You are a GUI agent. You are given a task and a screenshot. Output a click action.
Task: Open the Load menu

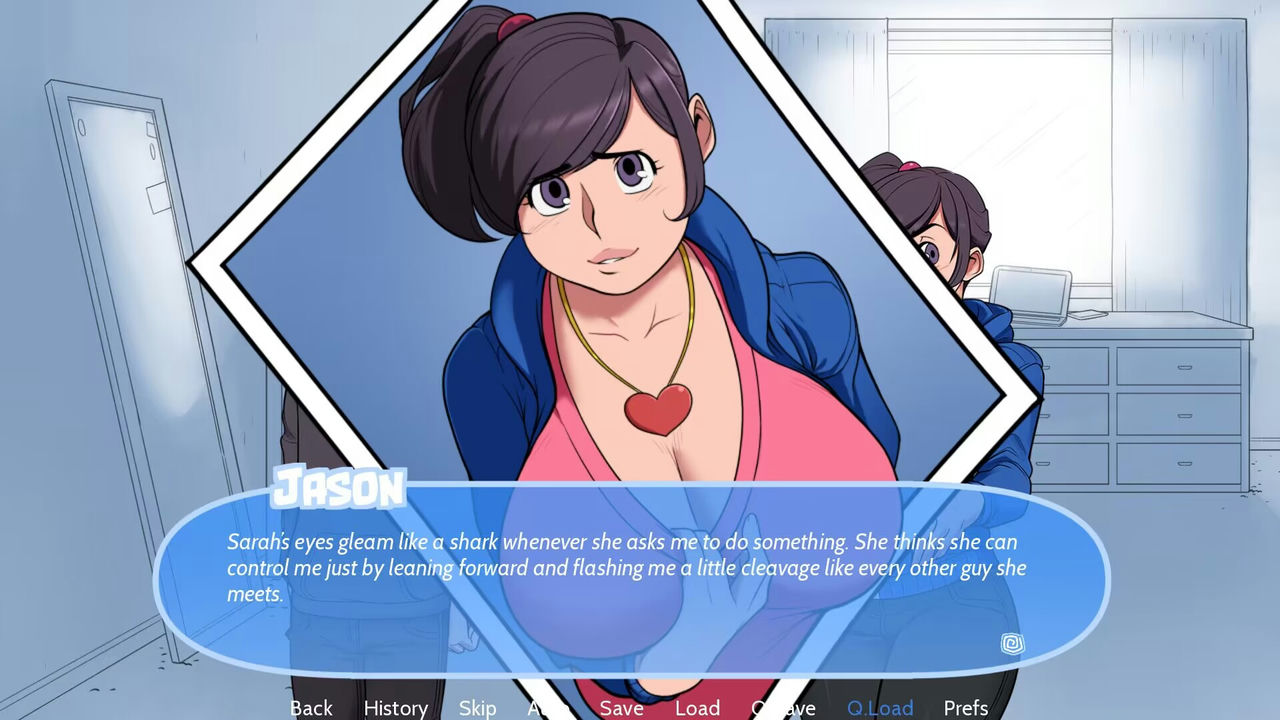(x=697, y=708)
